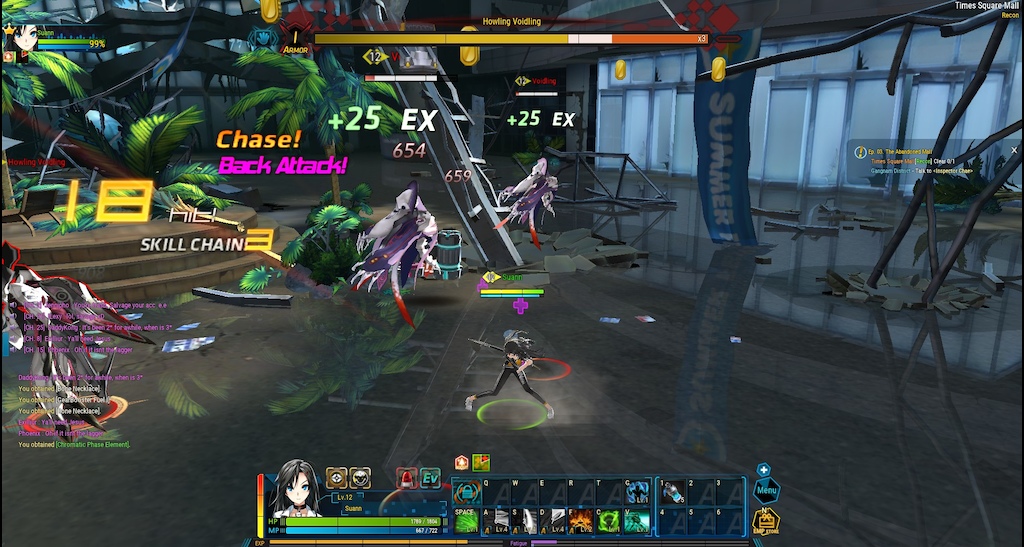This screenshot has width=1024, height=547.
Task: Use the blue figure skill on G
Action: 637,492
